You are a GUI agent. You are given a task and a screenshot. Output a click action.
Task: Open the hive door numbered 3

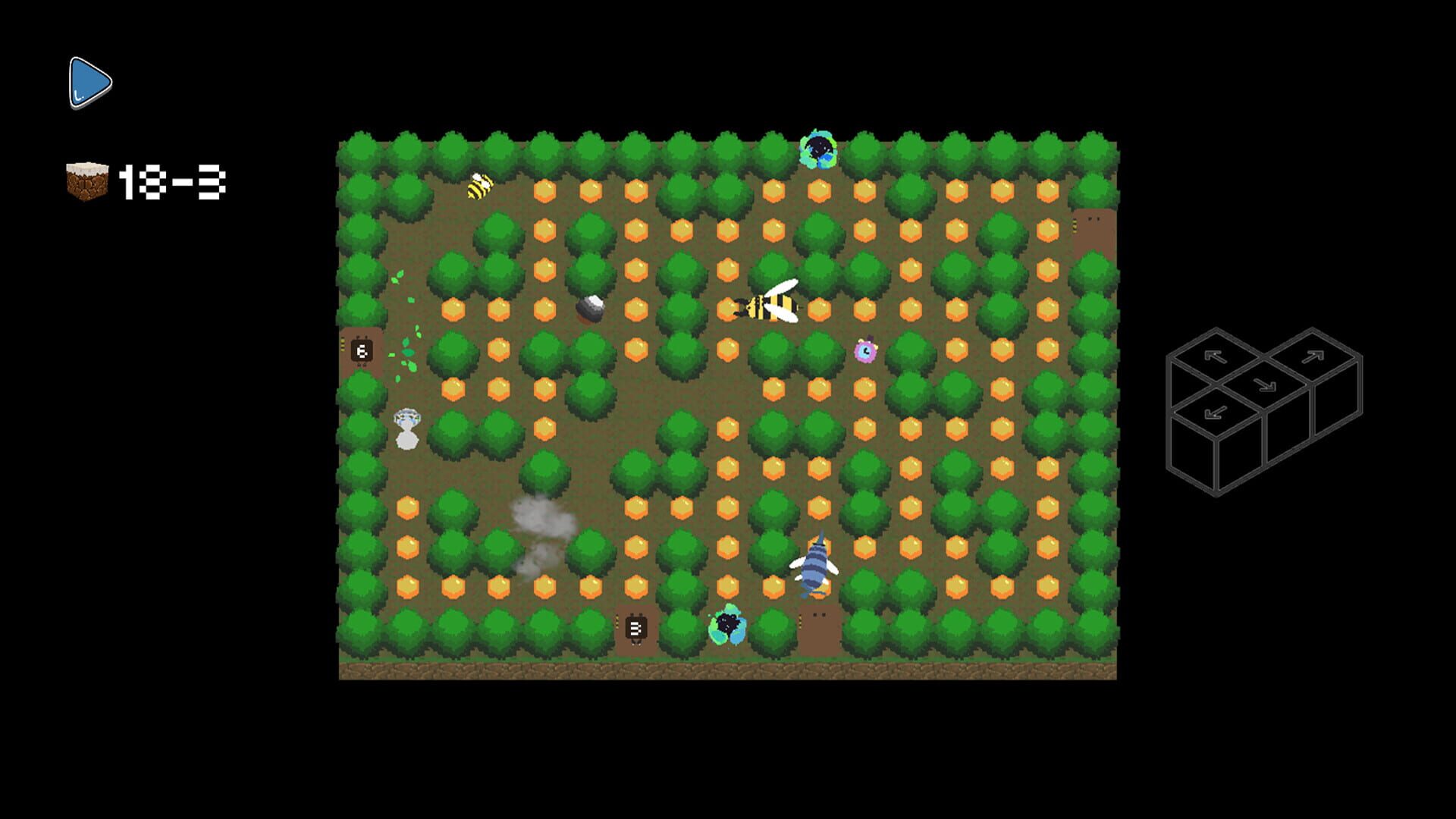pos(635,626)
